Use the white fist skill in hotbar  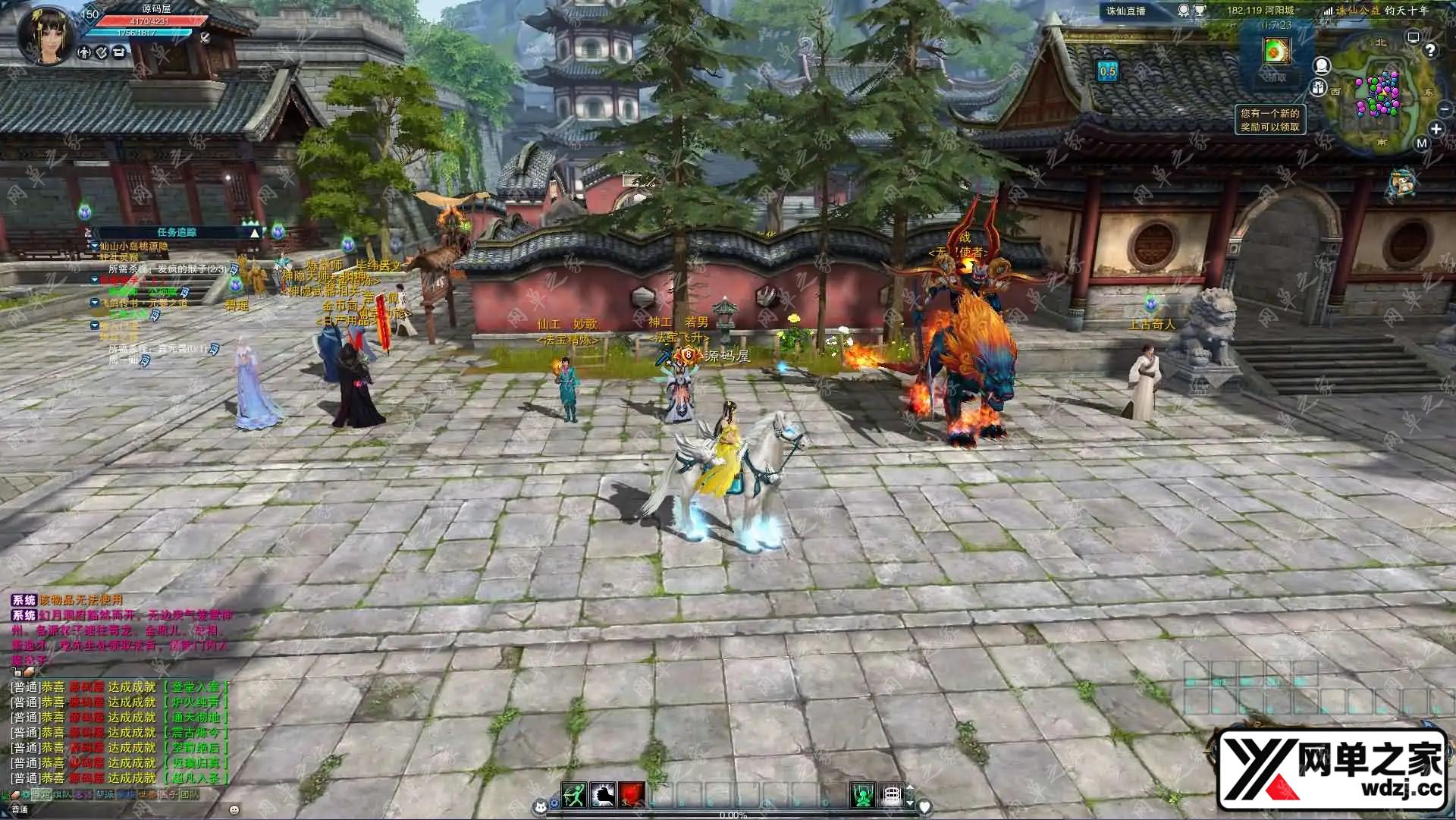pyautogui.click(x=603, y=794)
